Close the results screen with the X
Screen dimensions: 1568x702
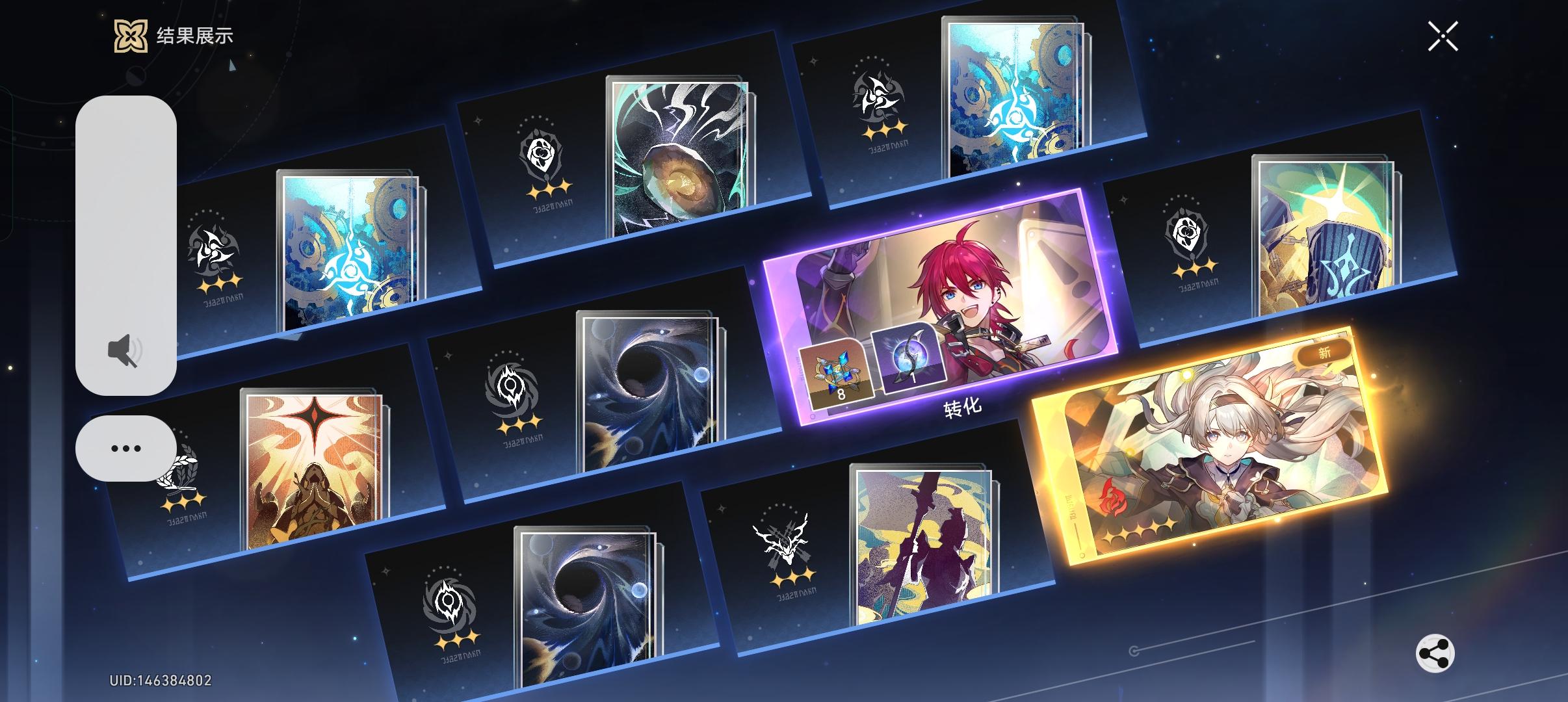point(1444,36)
